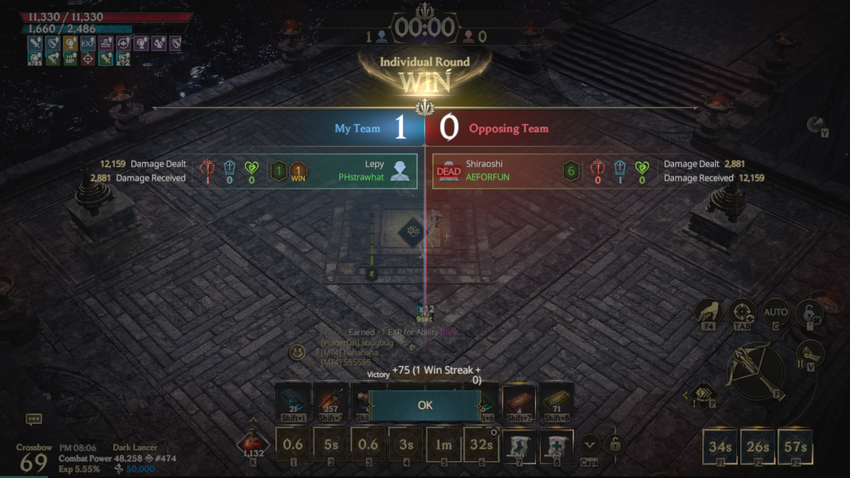Use the item slot with 257 count
The image size is (850, 478).
pyautogui.click(x=331, y=402)
